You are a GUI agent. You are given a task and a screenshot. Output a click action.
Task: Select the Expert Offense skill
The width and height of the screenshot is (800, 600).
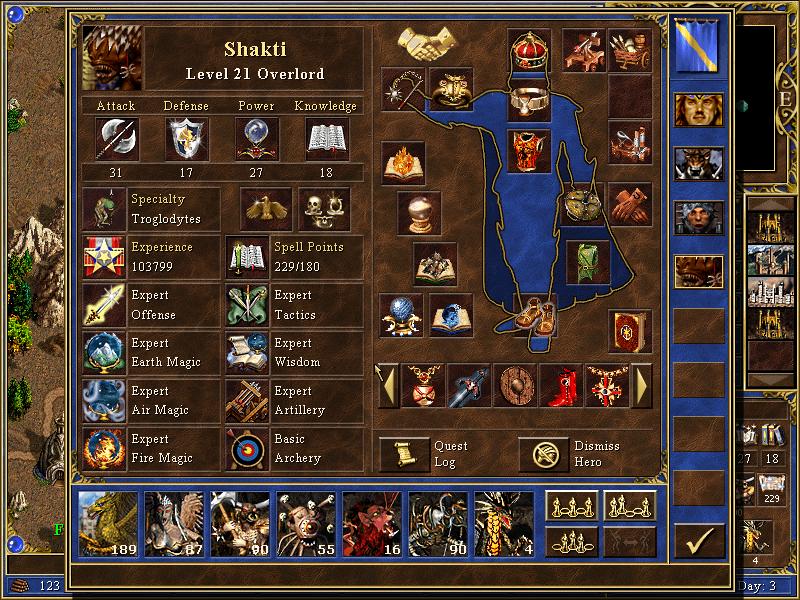click(x=104, y=305)
